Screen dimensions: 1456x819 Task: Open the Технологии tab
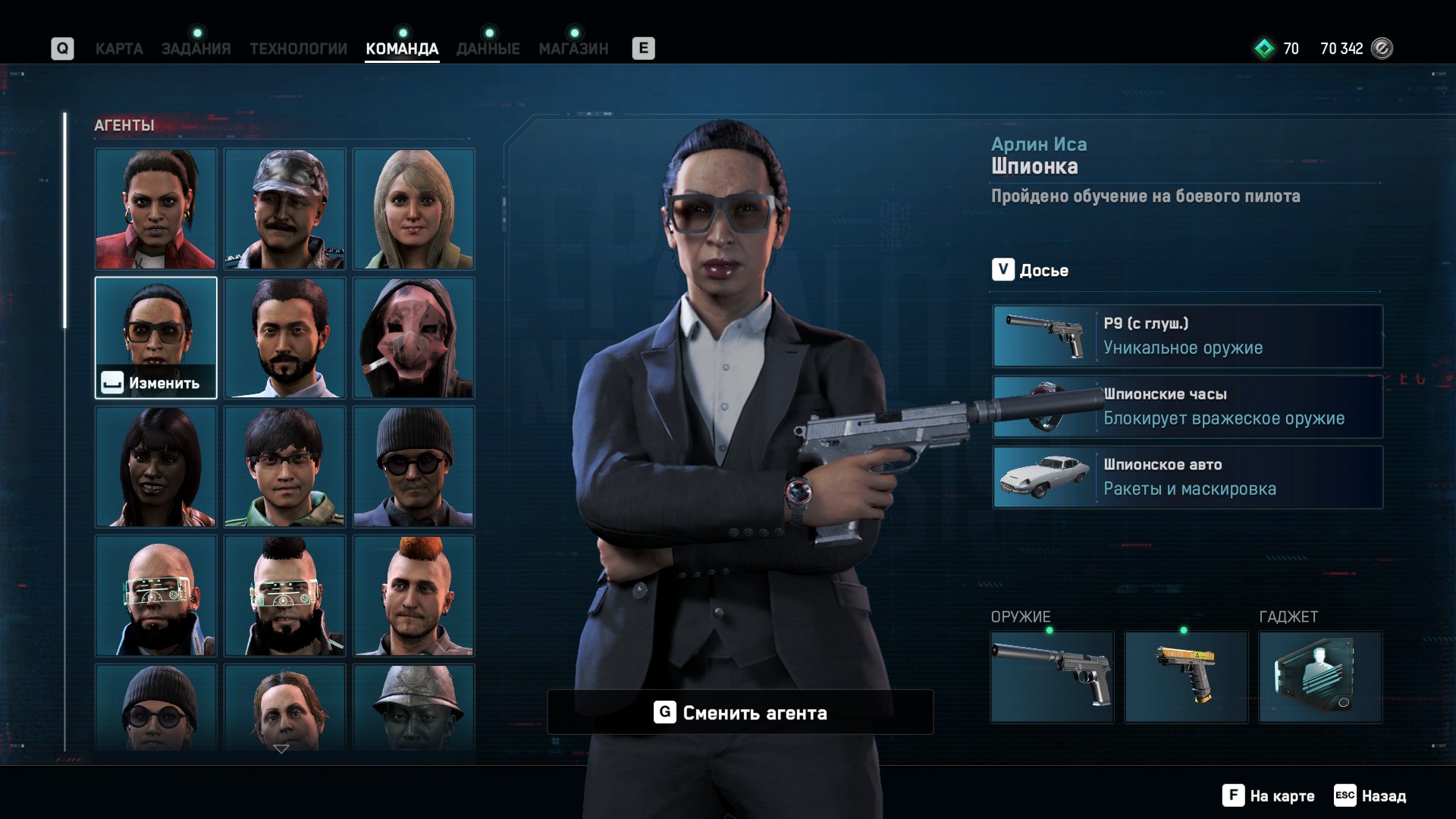(x=298, y=49)
